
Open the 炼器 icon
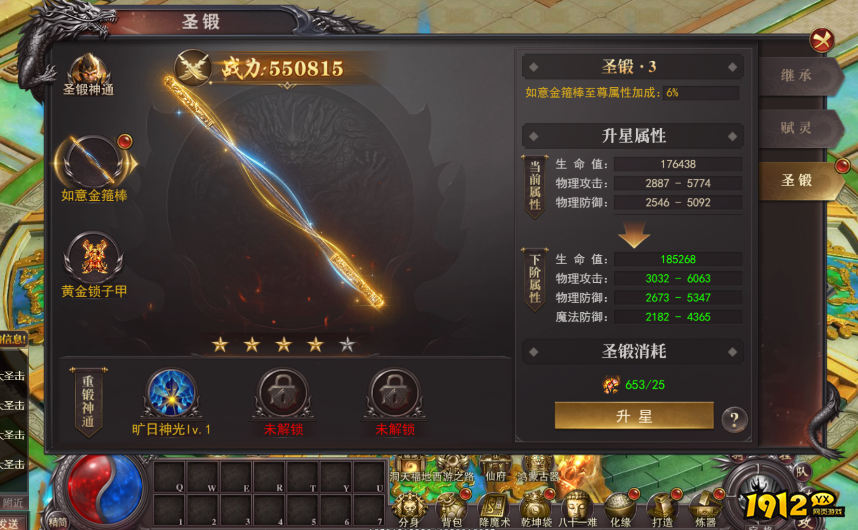705,507
